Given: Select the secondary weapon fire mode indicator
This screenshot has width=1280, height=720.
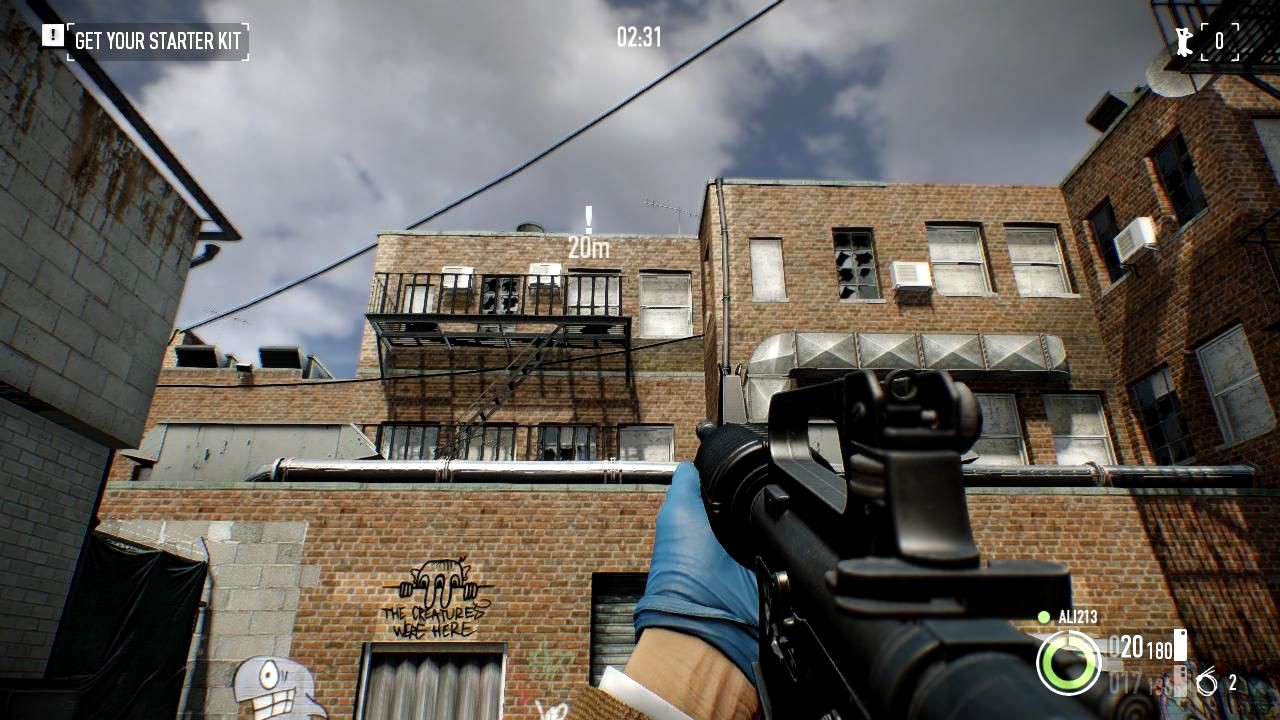Looking at the screenshot, I should 1180,682.
